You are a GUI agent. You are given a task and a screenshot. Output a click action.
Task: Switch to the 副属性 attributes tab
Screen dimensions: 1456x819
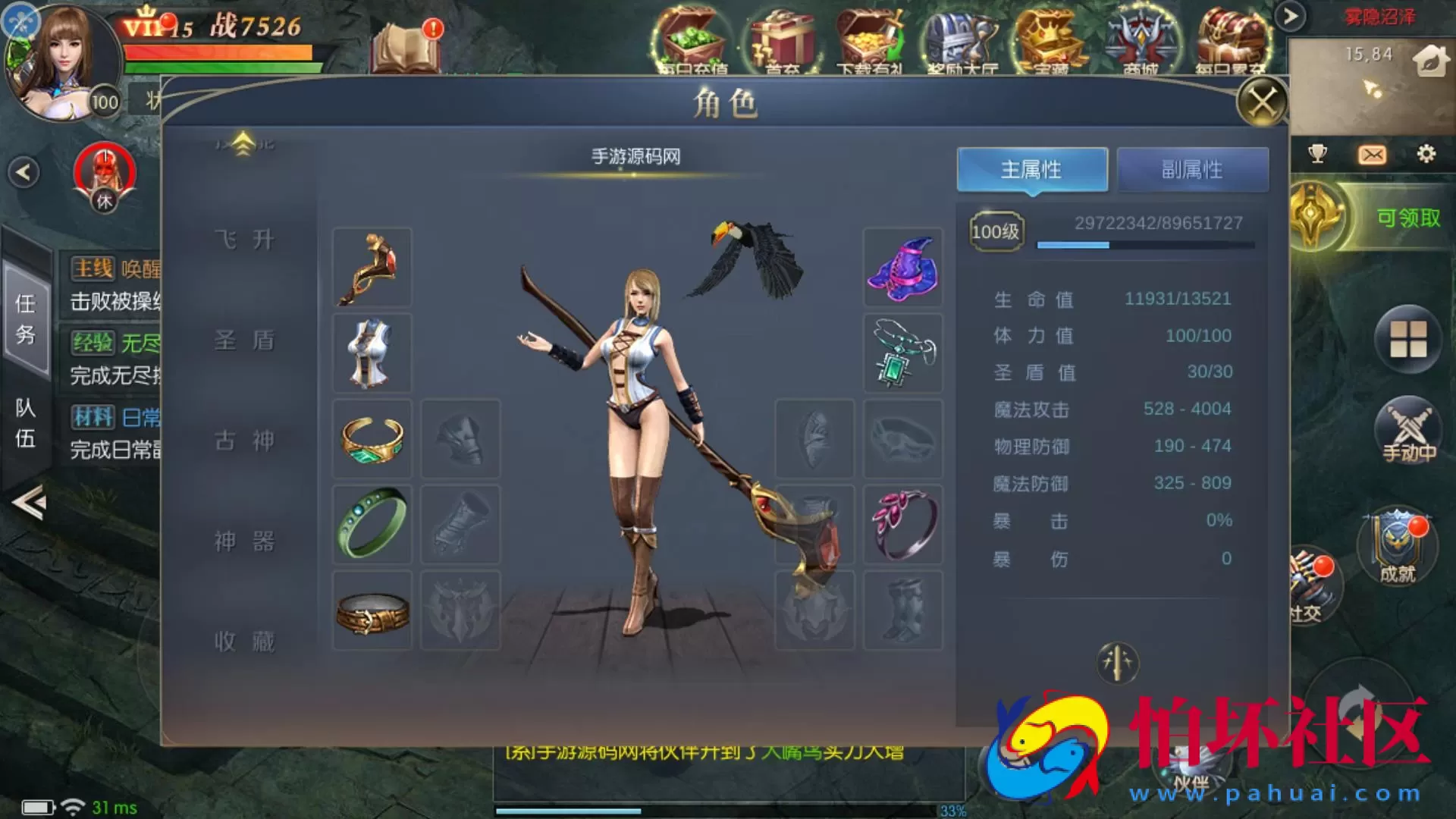[1193, 169]
